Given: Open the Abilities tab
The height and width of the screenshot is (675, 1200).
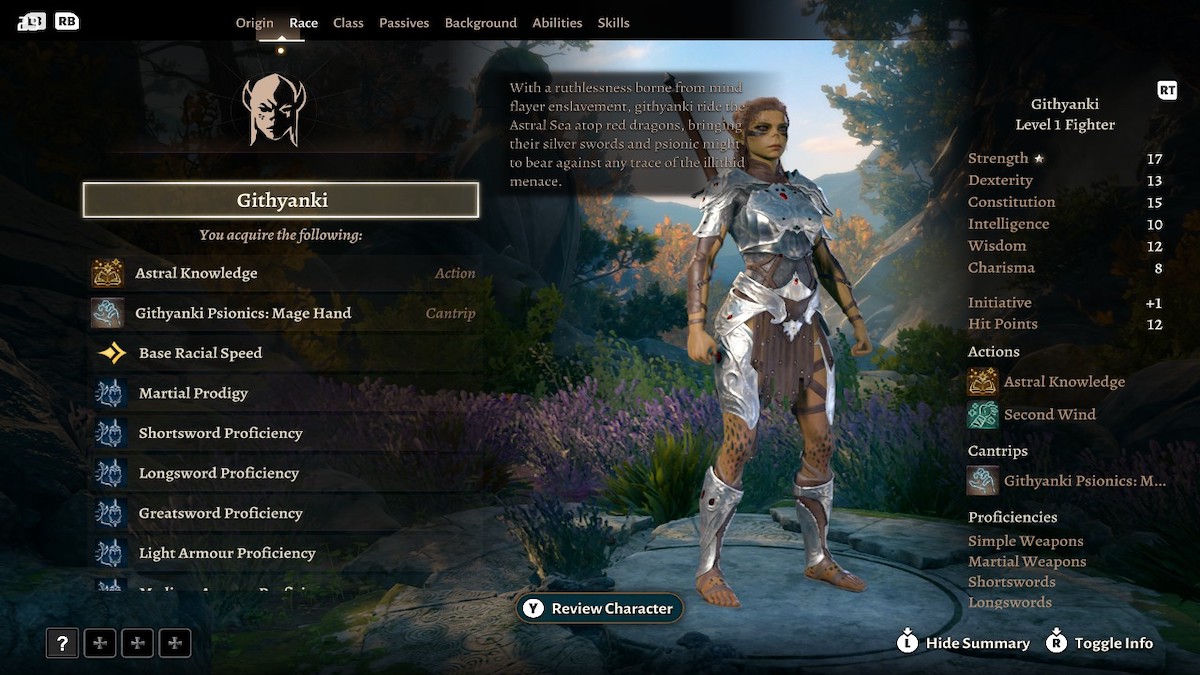Looking at the screenshot, I should [557, 23].
